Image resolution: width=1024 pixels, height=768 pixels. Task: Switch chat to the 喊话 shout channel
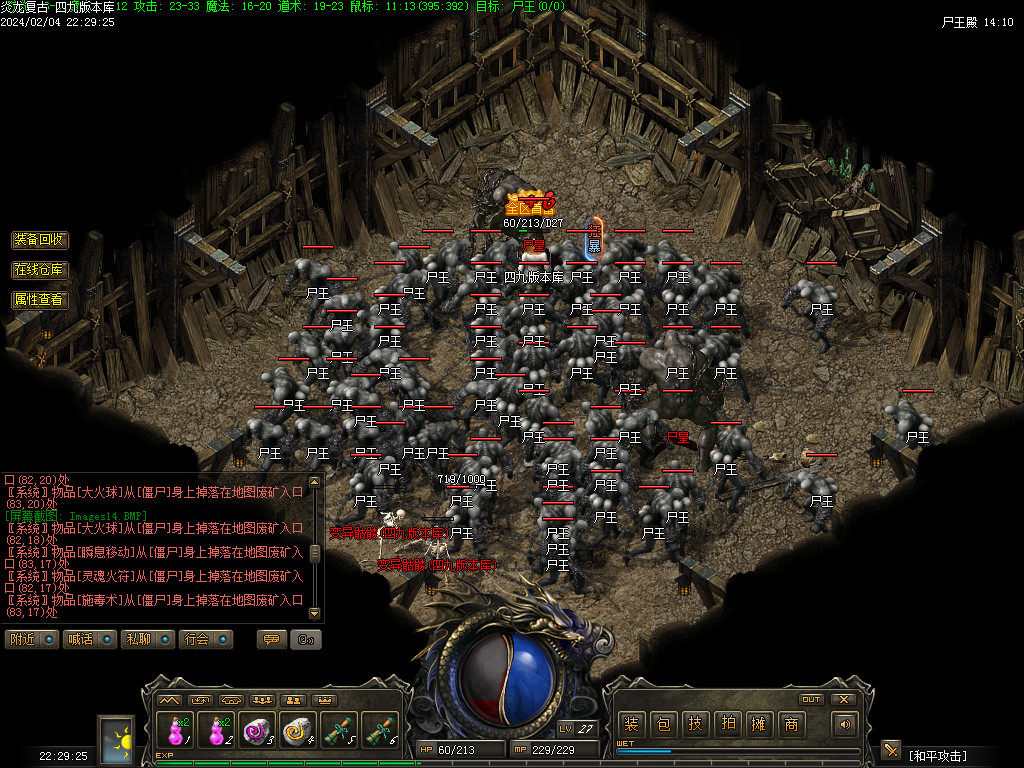point(89,639)
